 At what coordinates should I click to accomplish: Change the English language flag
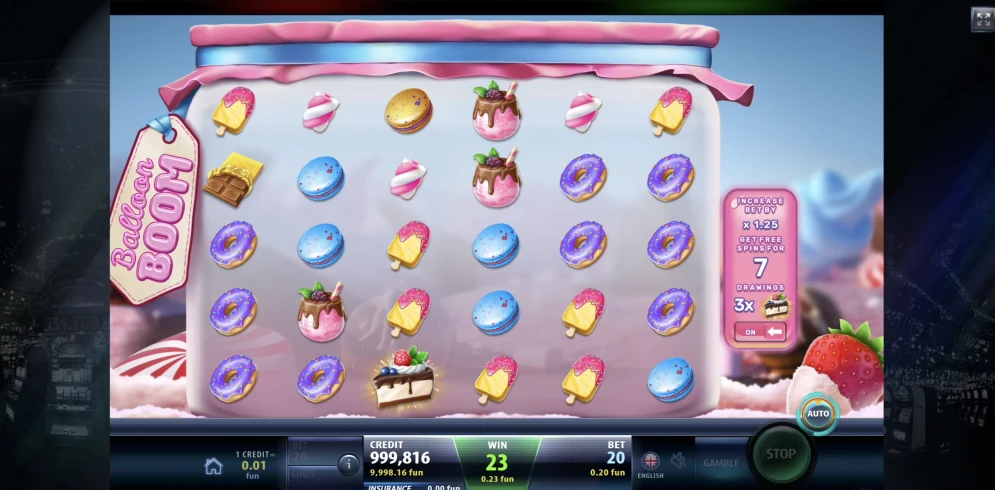[650, 461]
